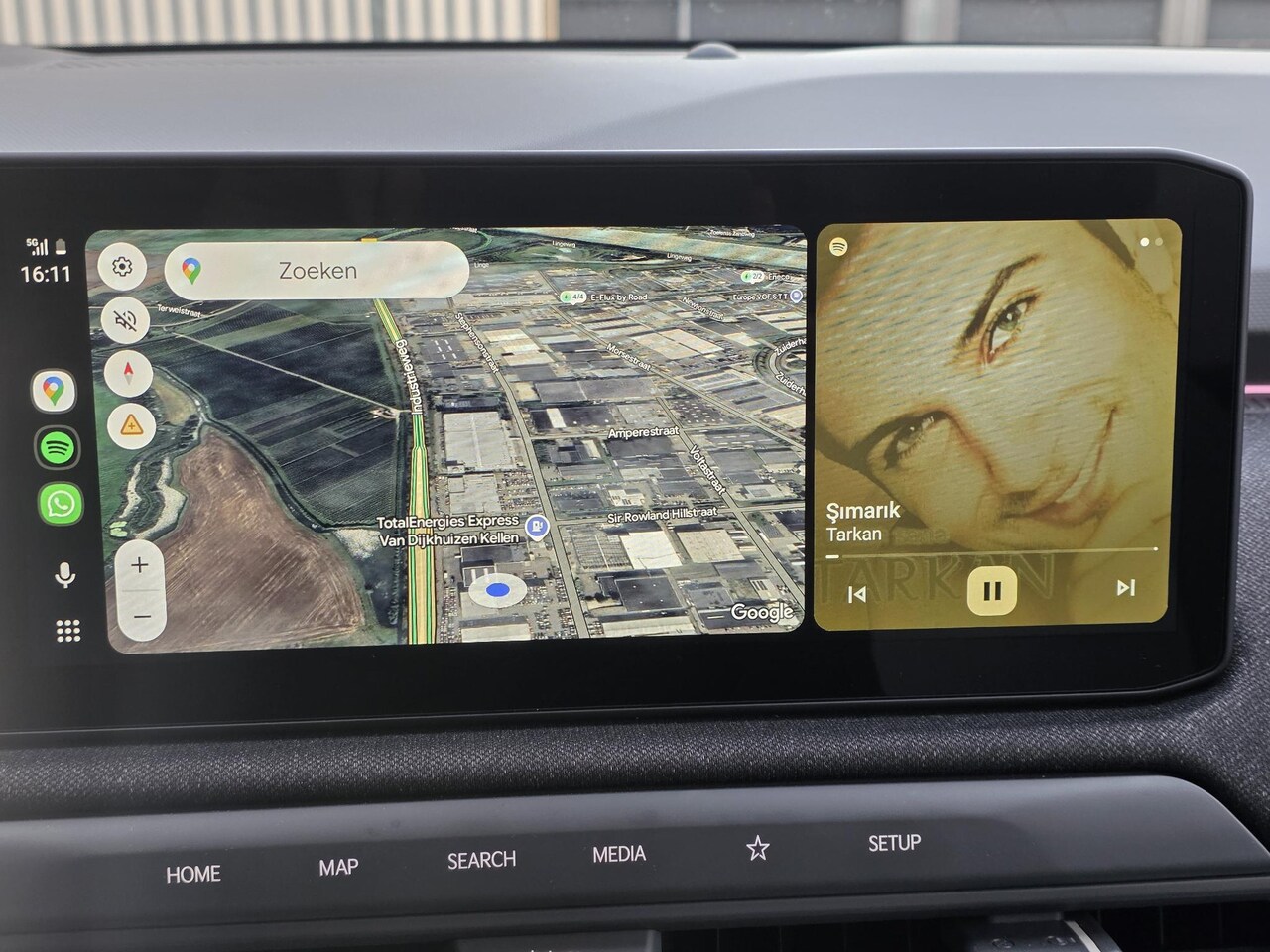The width and height of the screenshot is (1270, 952).
Task: Activate the voice assistant microphone
Action: (x=64, y=575)
